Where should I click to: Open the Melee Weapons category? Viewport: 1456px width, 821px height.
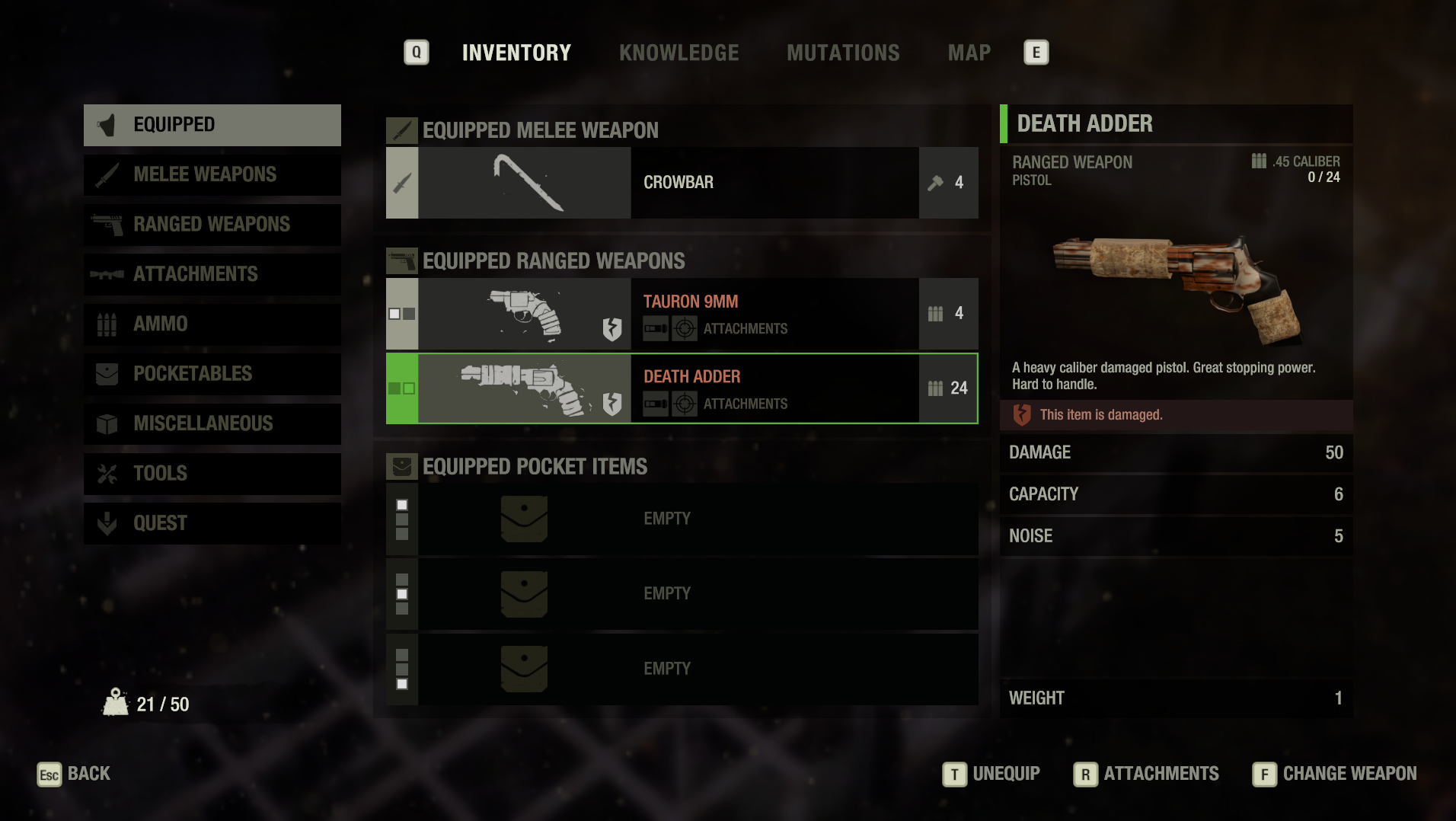(x=212, y=174)
